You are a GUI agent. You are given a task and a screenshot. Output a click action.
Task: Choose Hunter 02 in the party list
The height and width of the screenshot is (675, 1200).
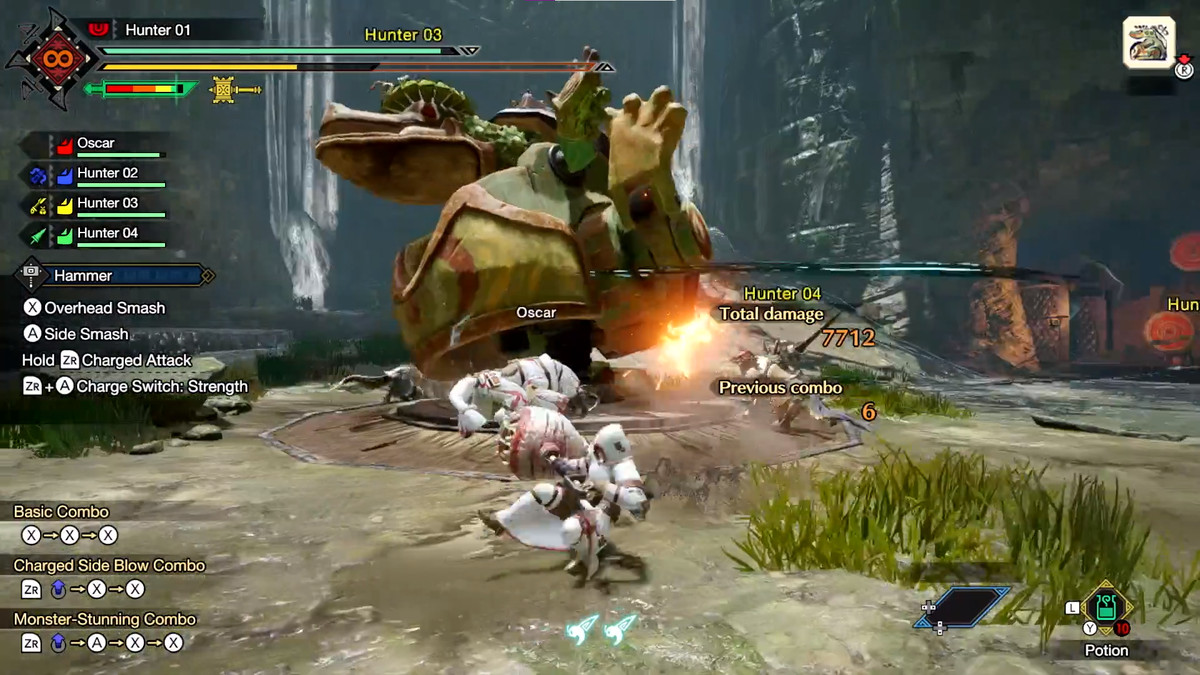tap(107, 174)
